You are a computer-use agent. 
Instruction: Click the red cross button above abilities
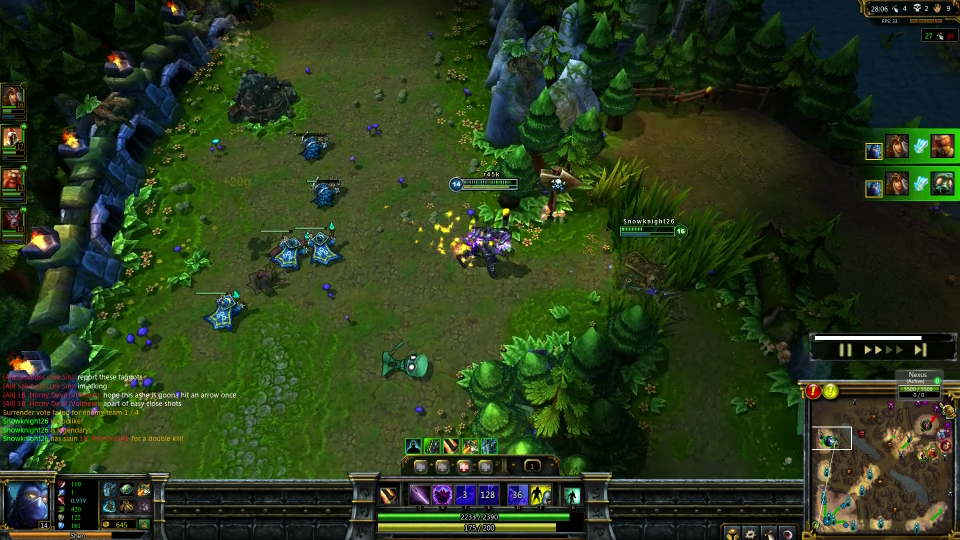(464, 466)
